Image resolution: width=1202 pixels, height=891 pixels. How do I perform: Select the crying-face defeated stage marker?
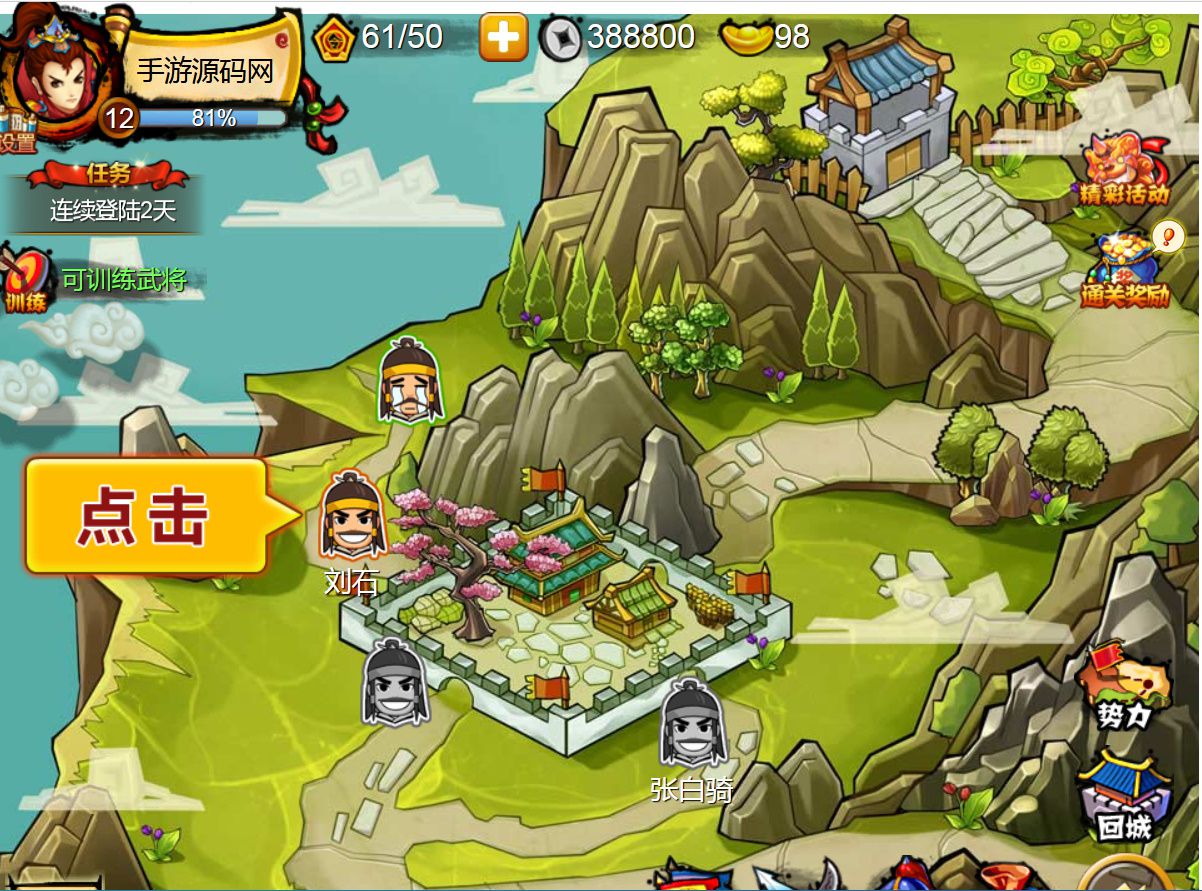pos(411,381)
